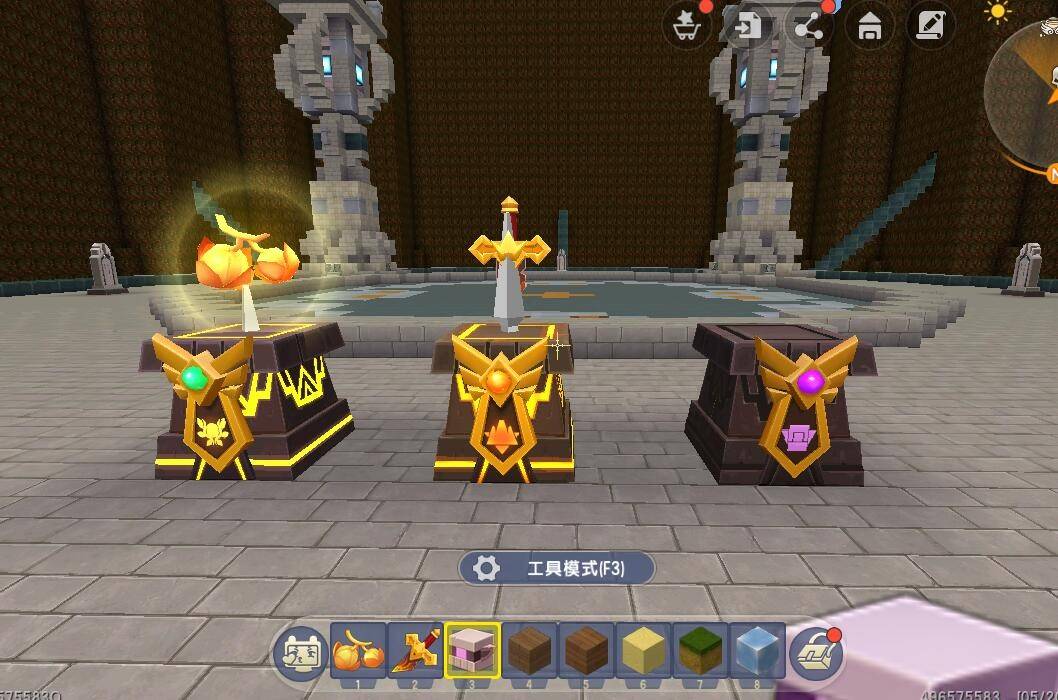
Task: Click the exit document icon
Action: point(748,26)
